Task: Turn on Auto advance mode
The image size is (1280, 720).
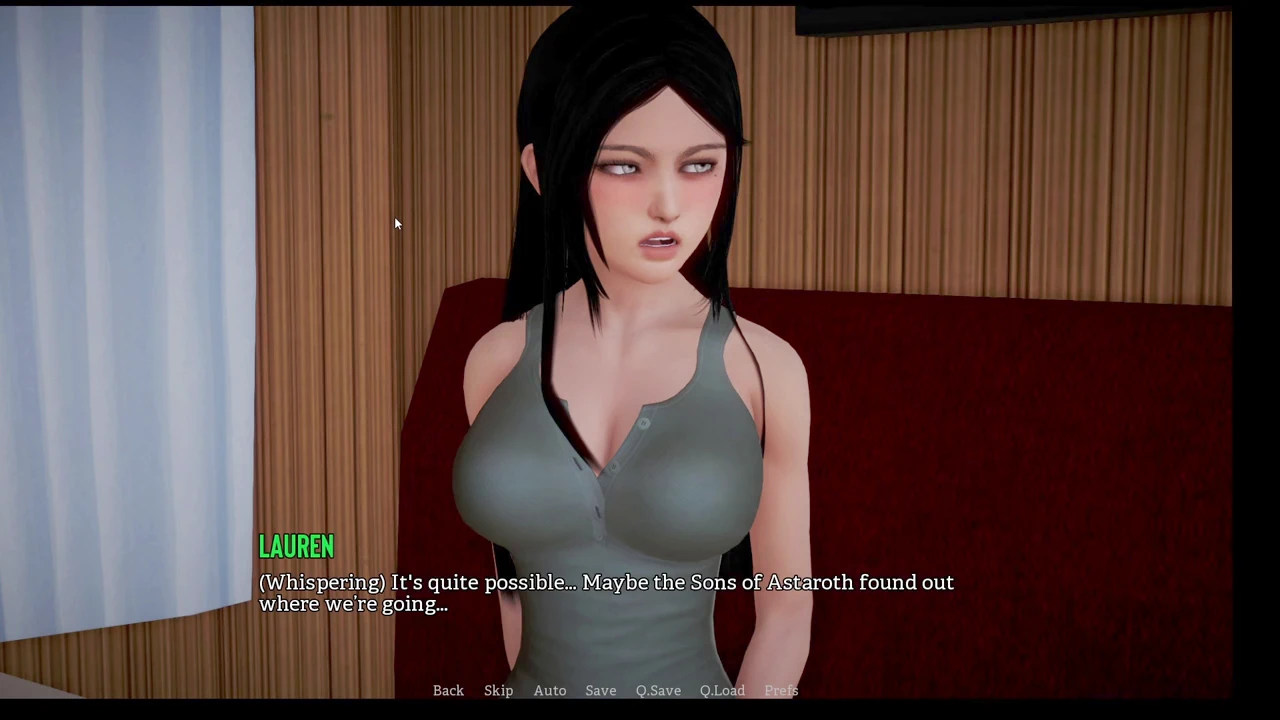Action: pos(549,691)
